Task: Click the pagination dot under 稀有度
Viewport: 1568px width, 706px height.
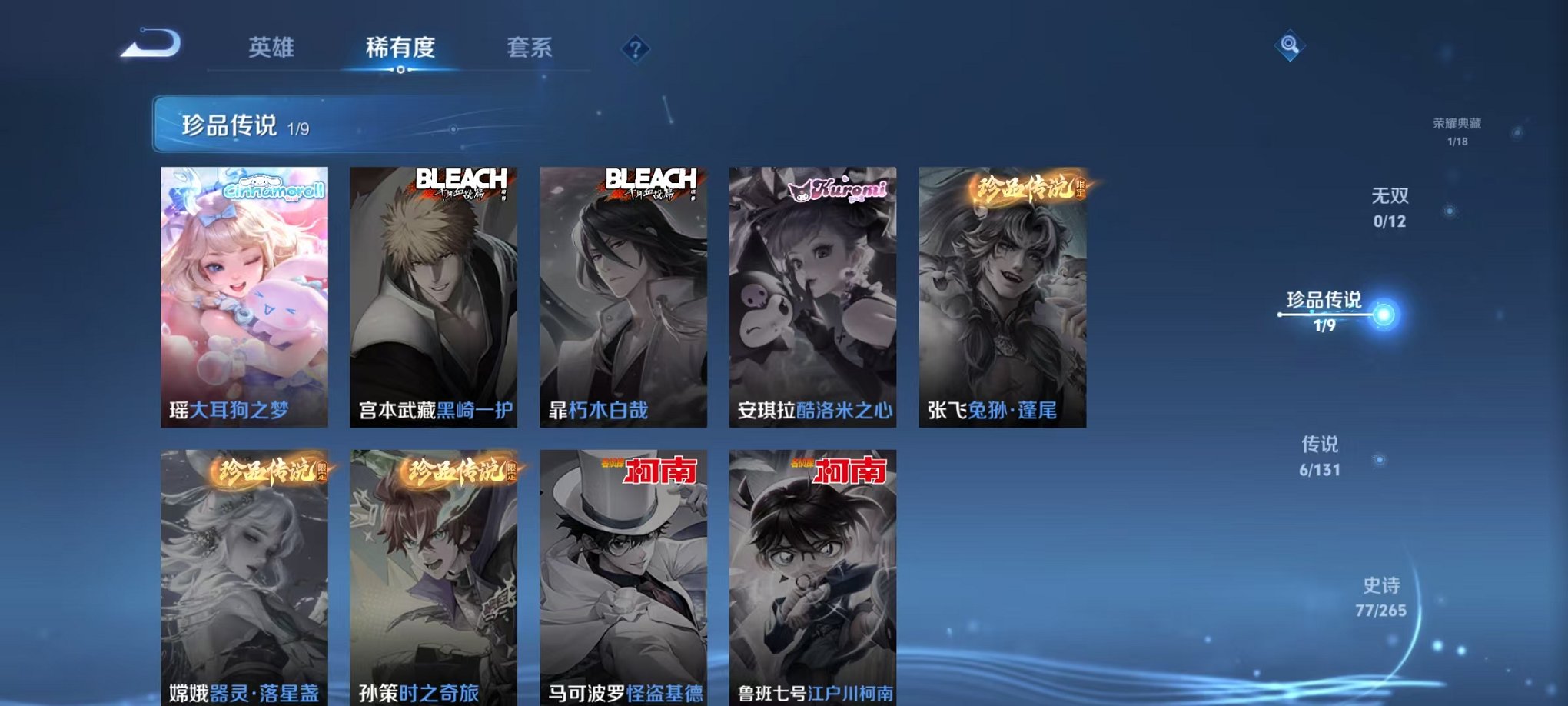Action: pos(400,71)
